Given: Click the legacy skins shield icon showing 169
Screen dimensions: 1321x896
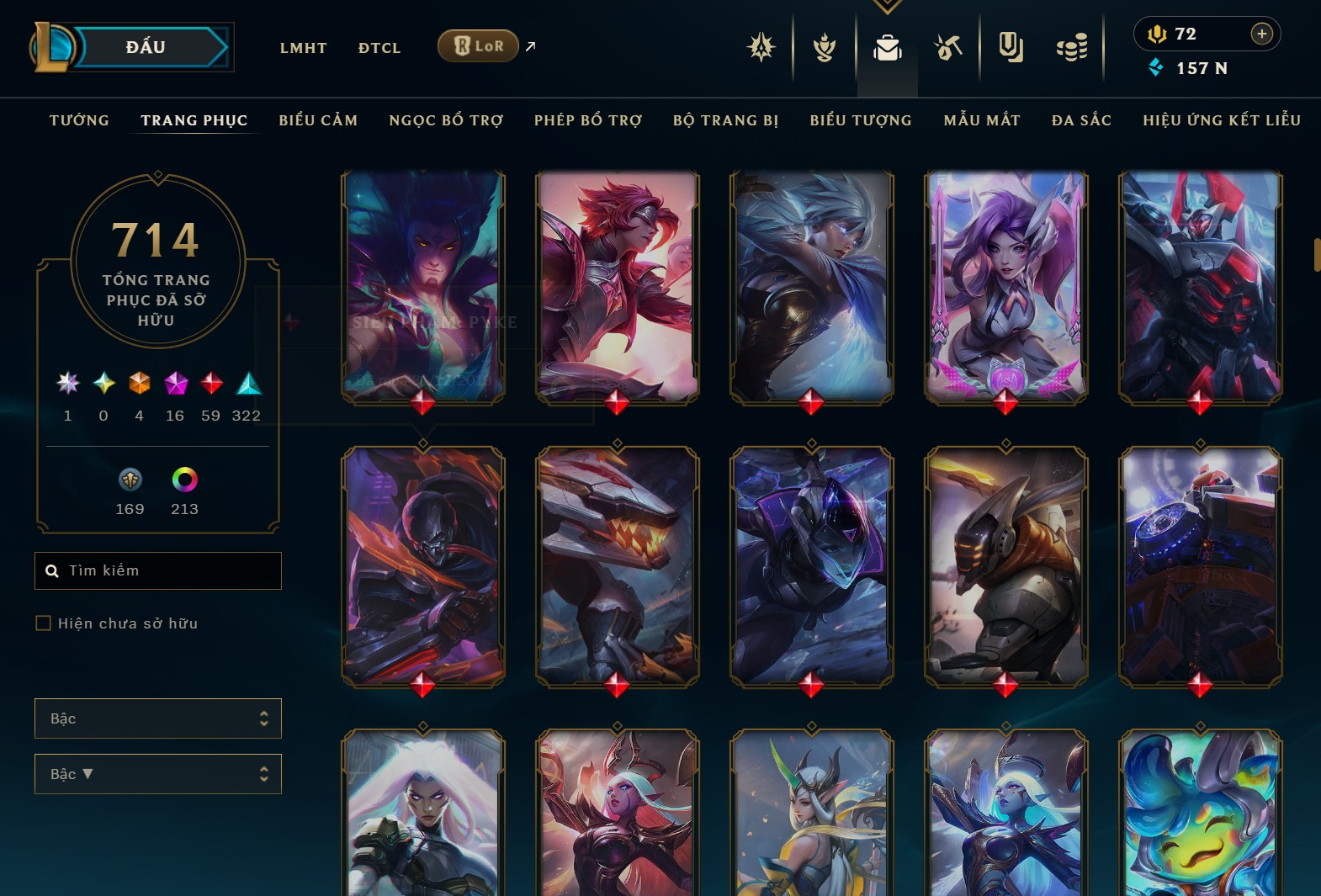Looking at the screenshot, I should click(130, 481).
